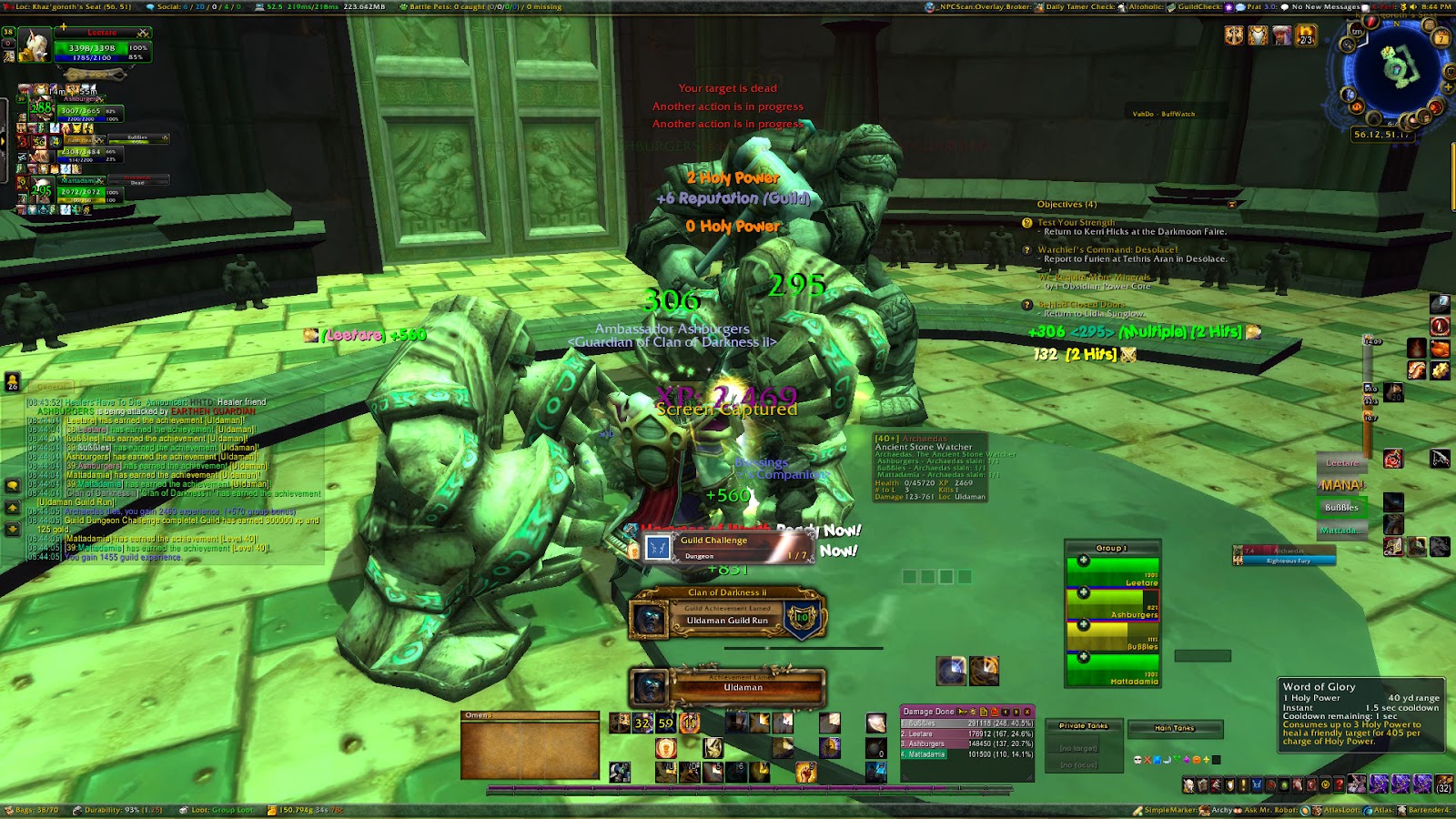Open the Test Your Strength quest objective
Viewport: 1456px width, 819px height.
click(1076, 222)
